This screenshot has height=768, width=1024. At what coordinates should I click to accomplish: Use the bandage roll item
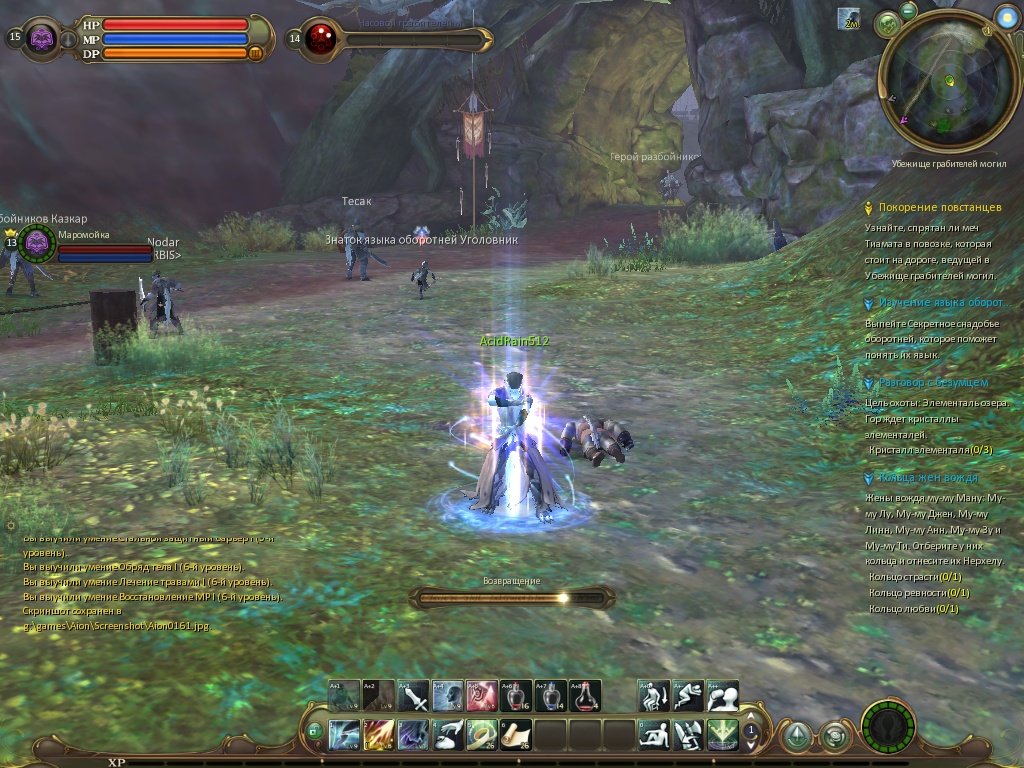[482, 735]
